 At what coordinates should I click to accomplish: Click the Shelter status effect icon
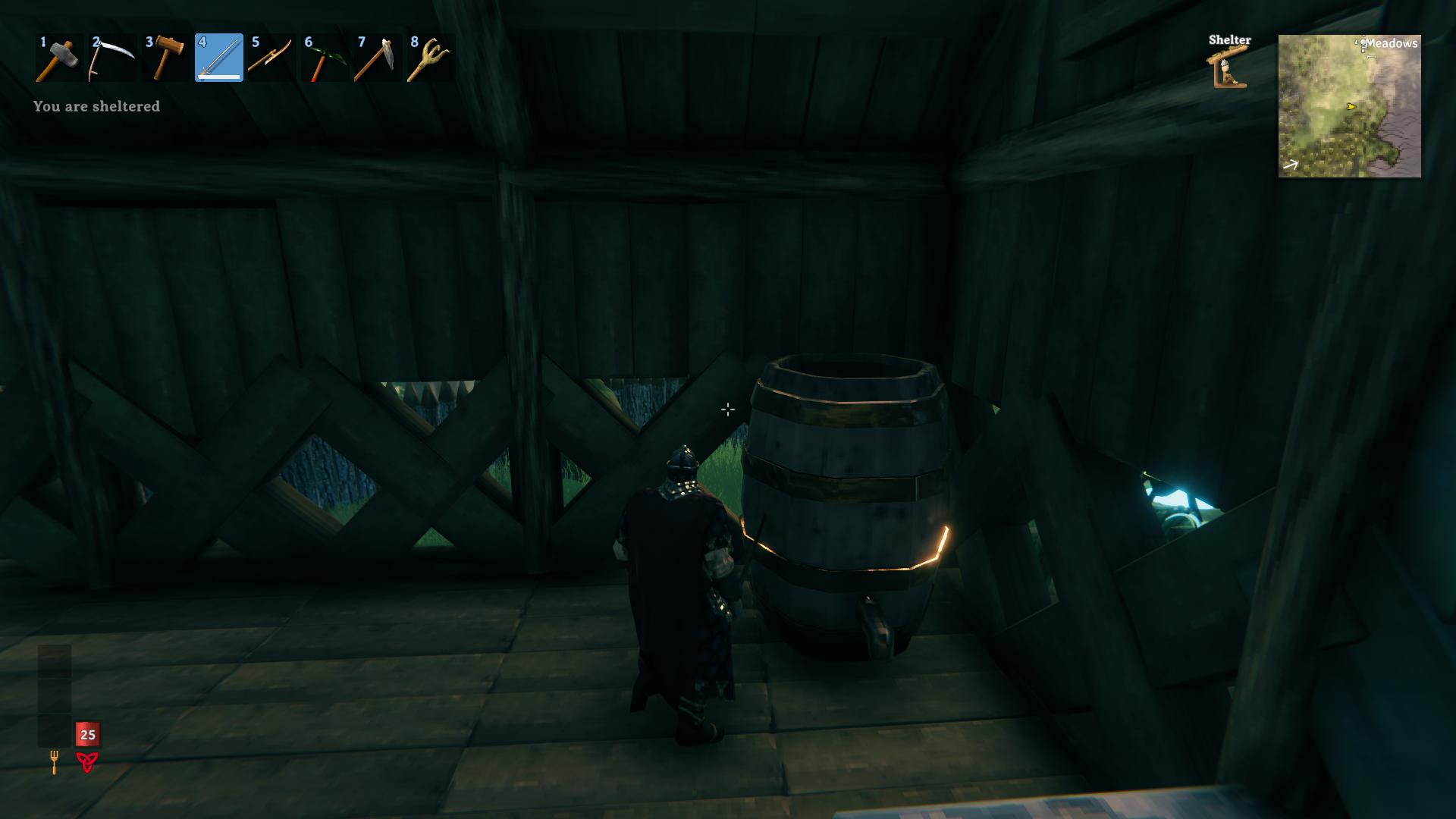pos(1228,68)
